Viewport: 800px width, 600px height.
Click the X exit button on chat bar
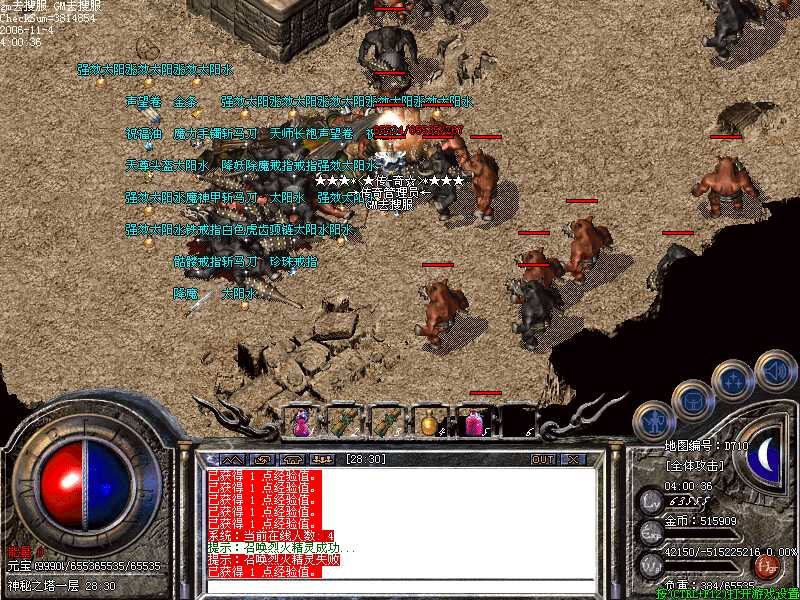(573, 459)
